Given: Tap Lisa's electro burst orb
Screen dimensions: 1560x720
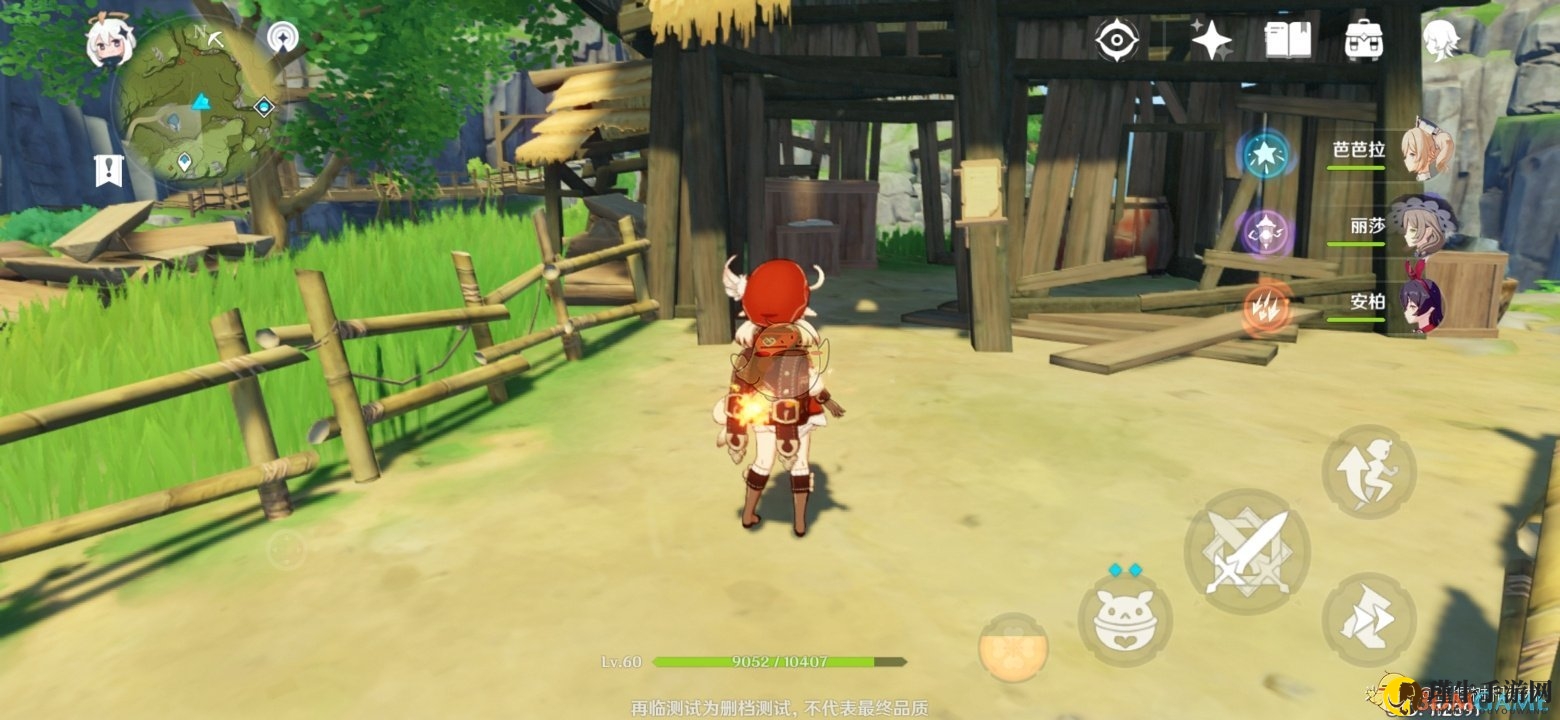Looking at the screenshot, I should (1266, 230).
